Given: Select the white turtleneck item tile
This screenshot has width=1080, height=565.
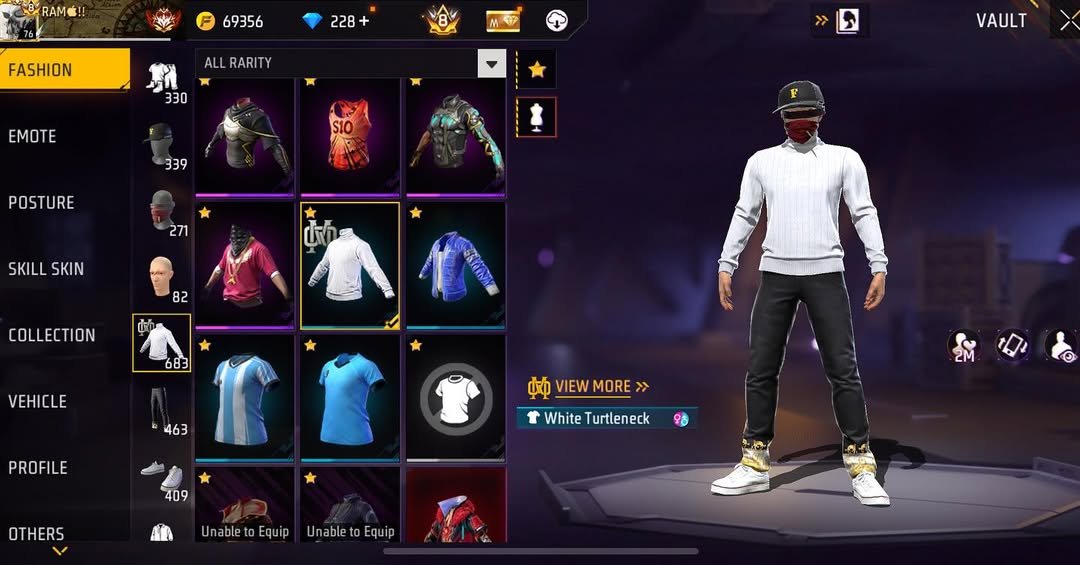Looking at the screenshot, I should coord(350,265).
